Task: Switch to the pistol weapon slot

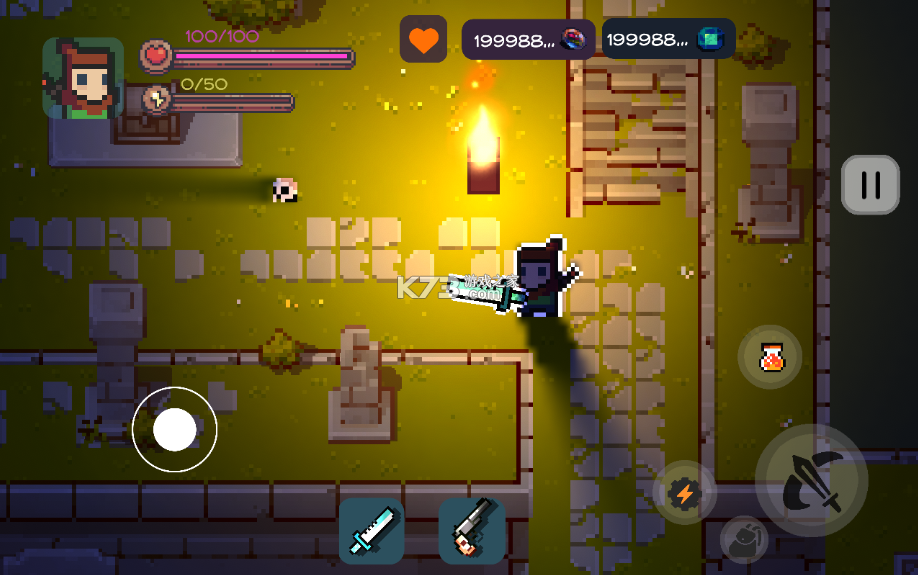Action: click(471, 530)
